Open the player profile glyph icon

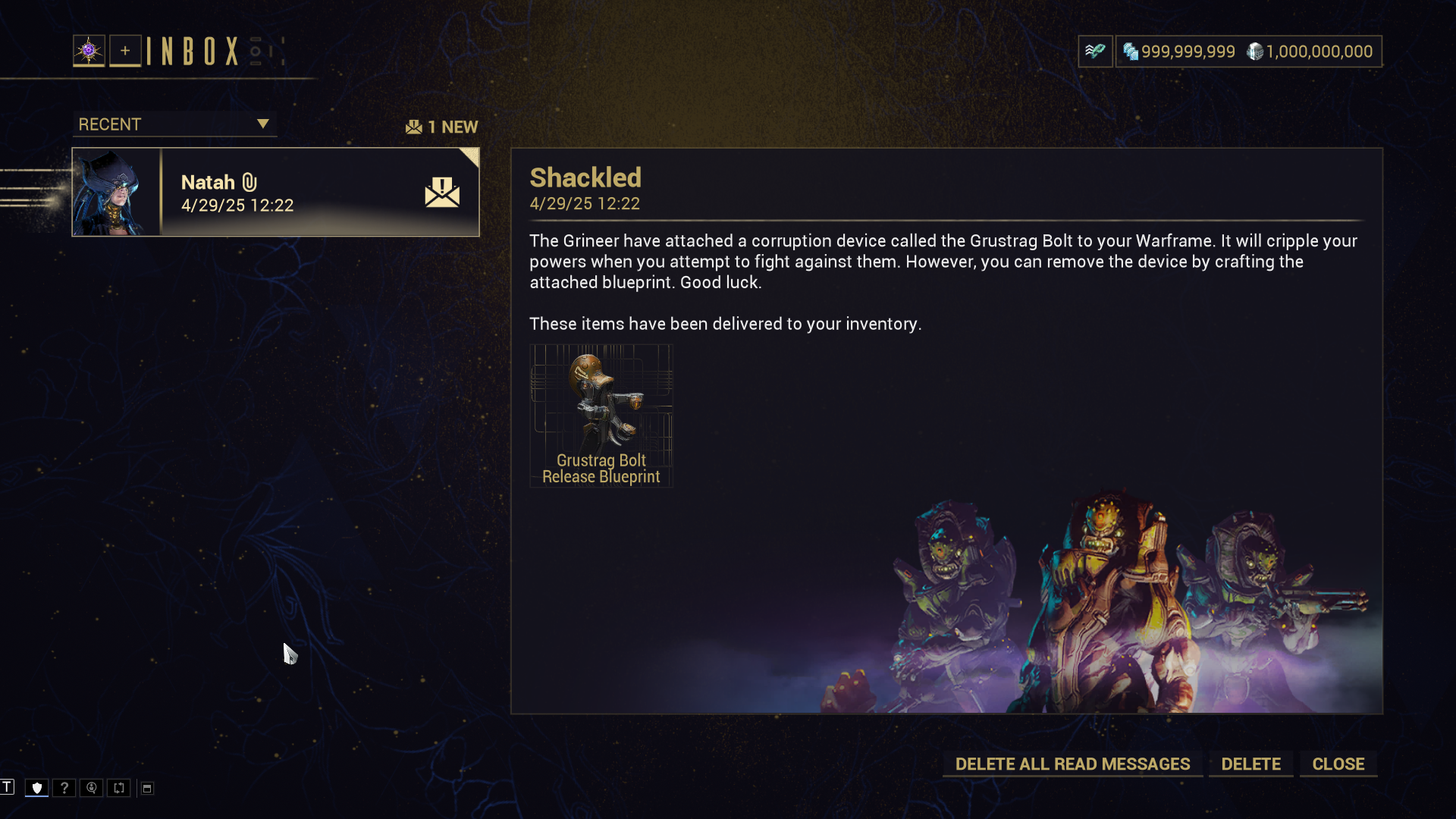coord(89,51)
